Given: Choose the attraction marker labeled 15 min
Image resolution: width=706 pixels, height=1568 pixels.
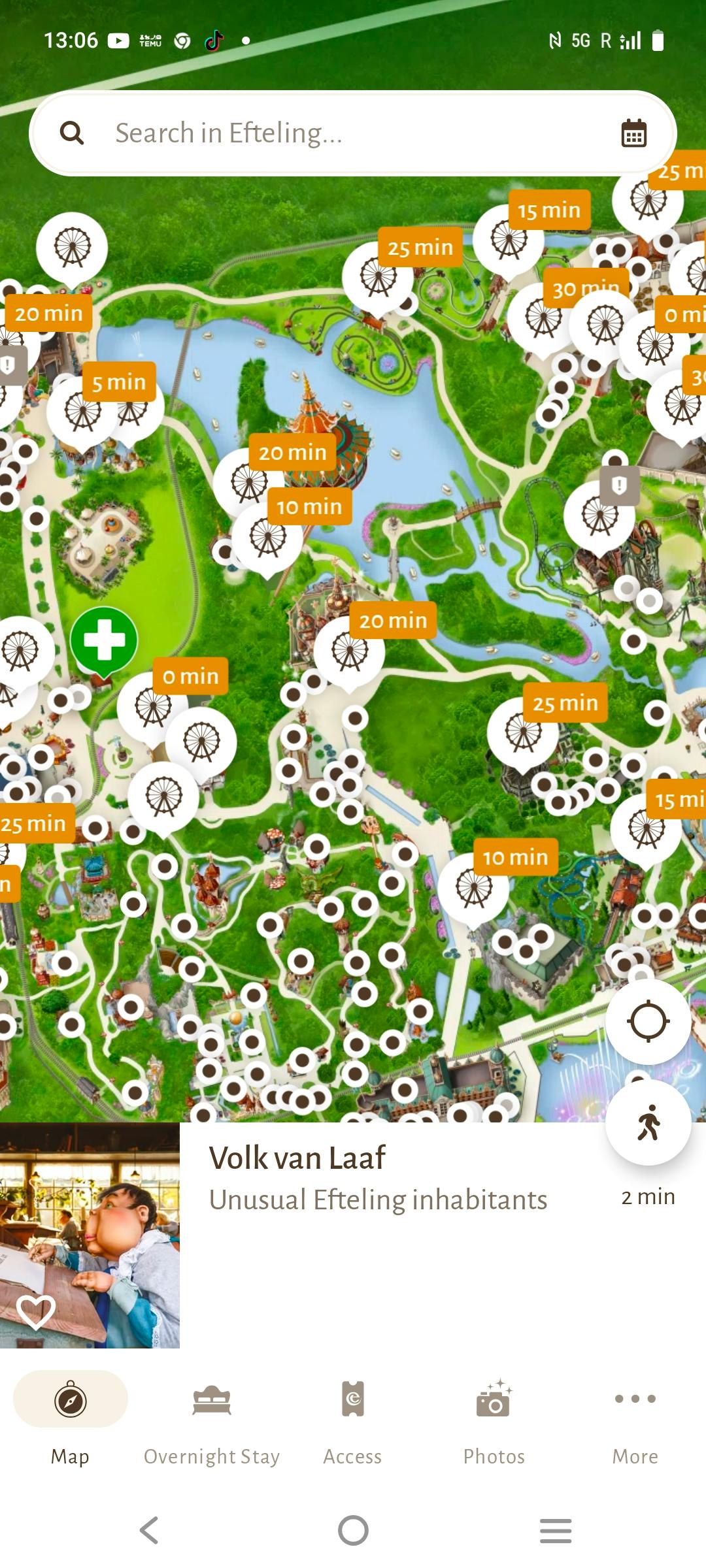Looking at the screenshot, I should (x=509, y=240).
